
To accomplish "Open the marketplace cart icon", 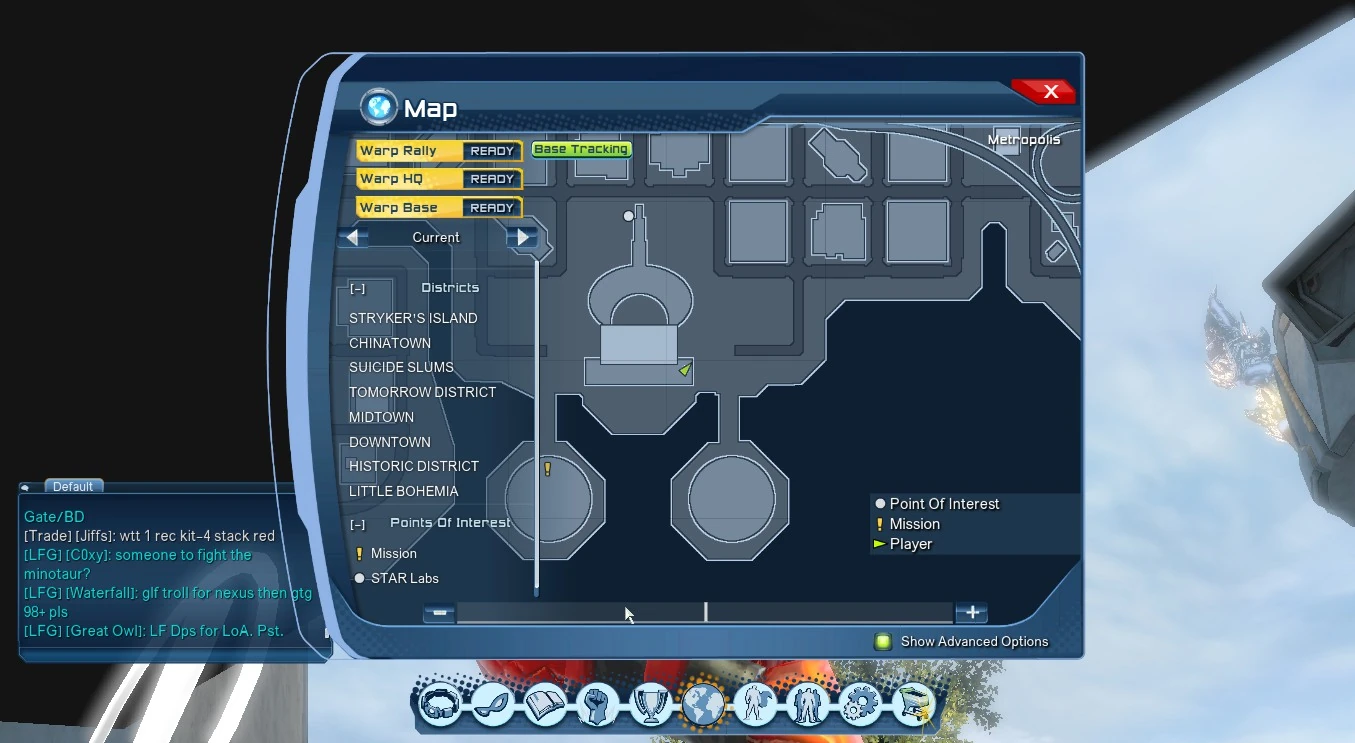I will (914, 704).
